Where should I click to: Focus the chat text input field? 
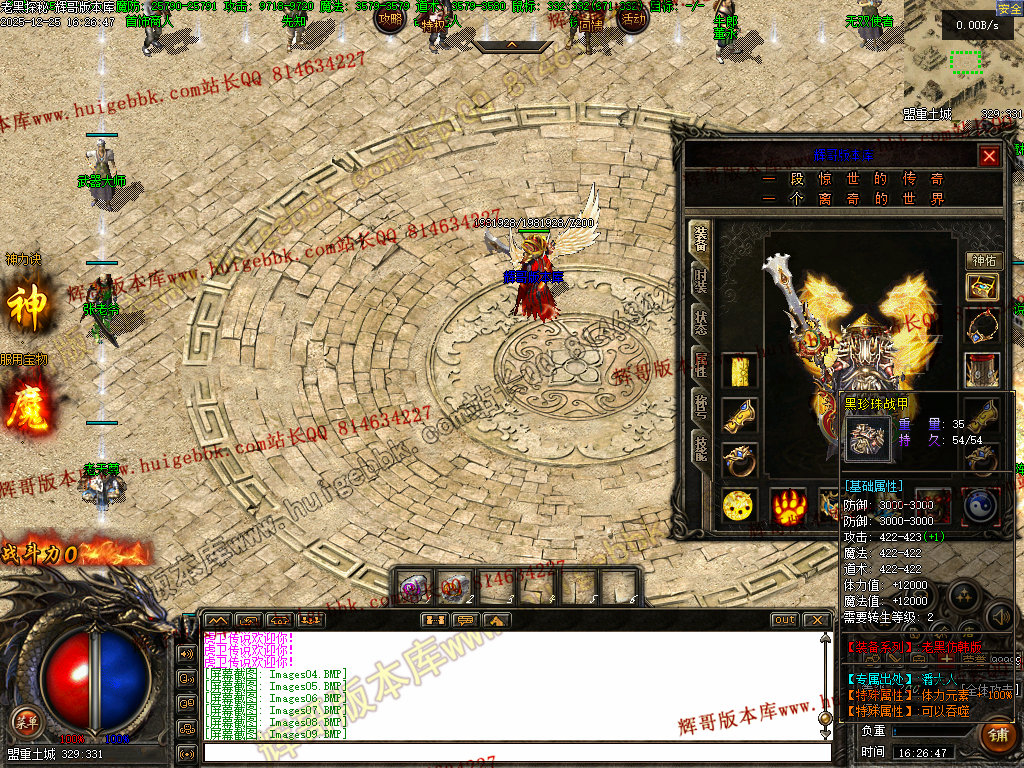(x=515, y=752)
